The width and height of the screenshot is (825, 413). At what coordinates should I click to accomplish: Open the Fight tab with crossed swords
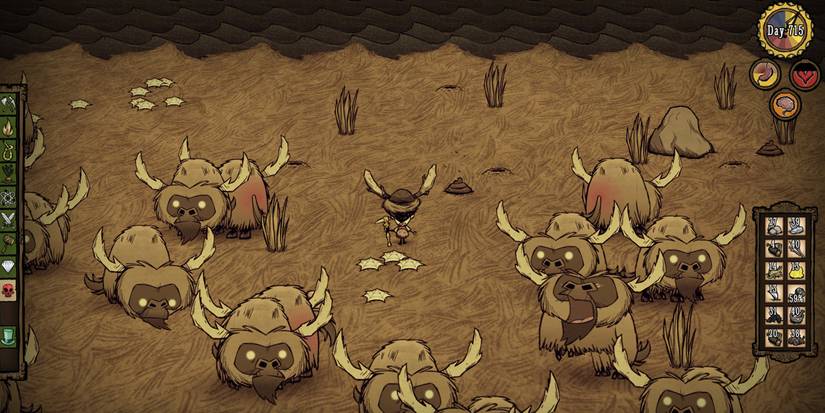point(8,220)
